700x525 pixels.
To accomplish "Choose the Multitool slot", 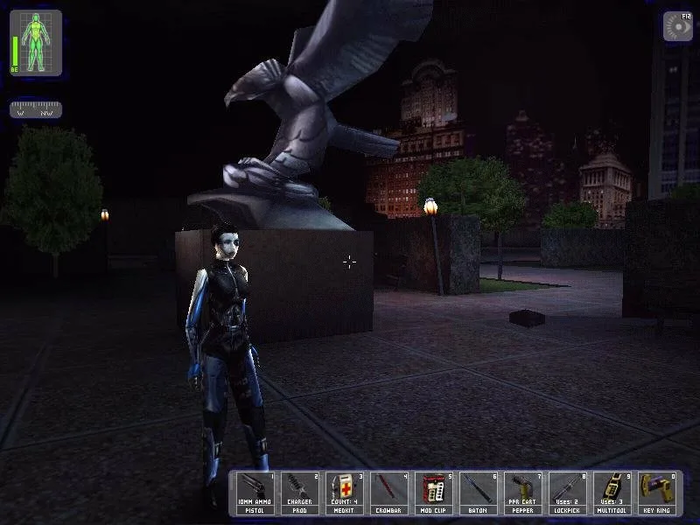I will 613,493.
